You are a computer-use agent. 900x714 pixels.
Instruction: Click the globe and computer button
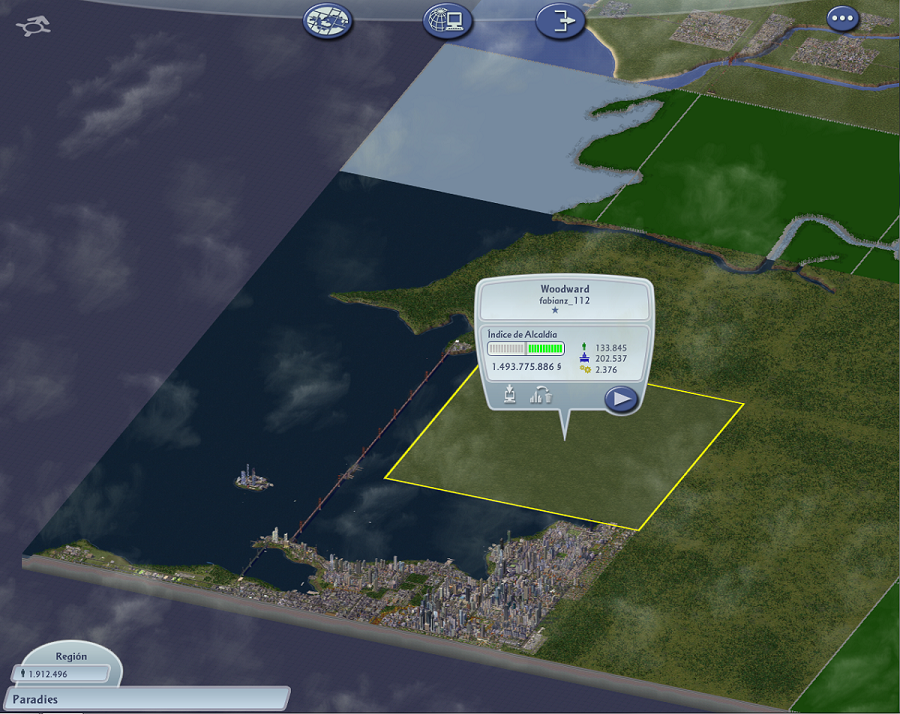pyautogui.click(x=447, y=20)
